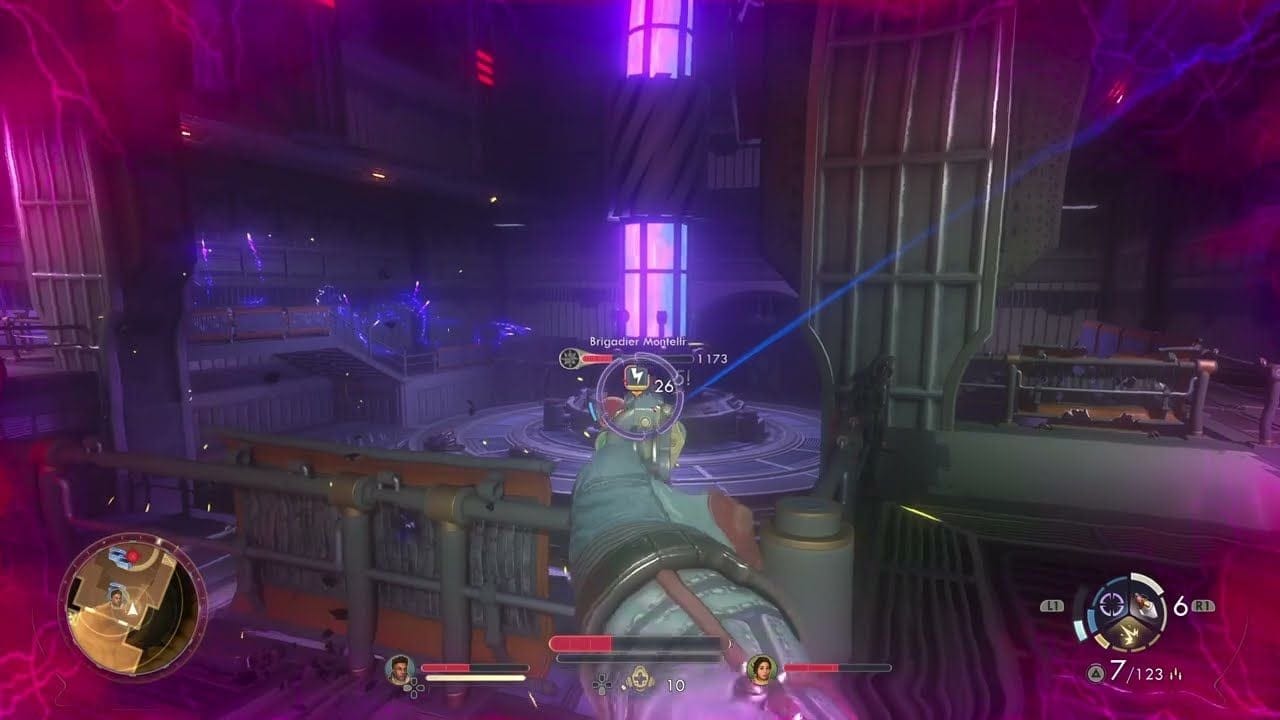Viewport: 1280px width, 720px height.
Task: Select the explosion ability icon on weapon wheel
Action: [x=1130, y=635]
